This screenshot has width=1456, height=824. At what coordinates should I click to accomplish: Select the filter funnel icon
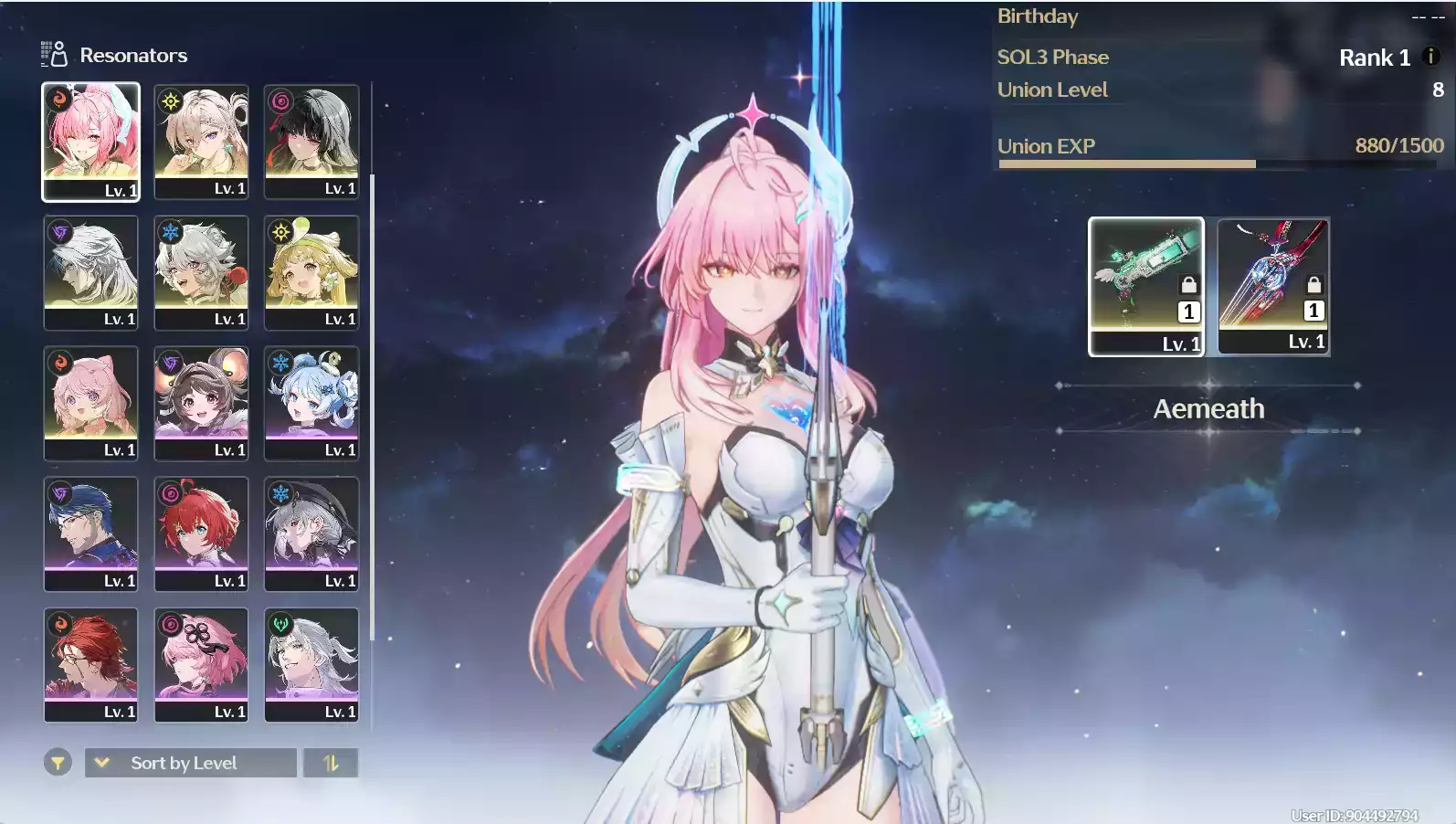click(58, 763)
